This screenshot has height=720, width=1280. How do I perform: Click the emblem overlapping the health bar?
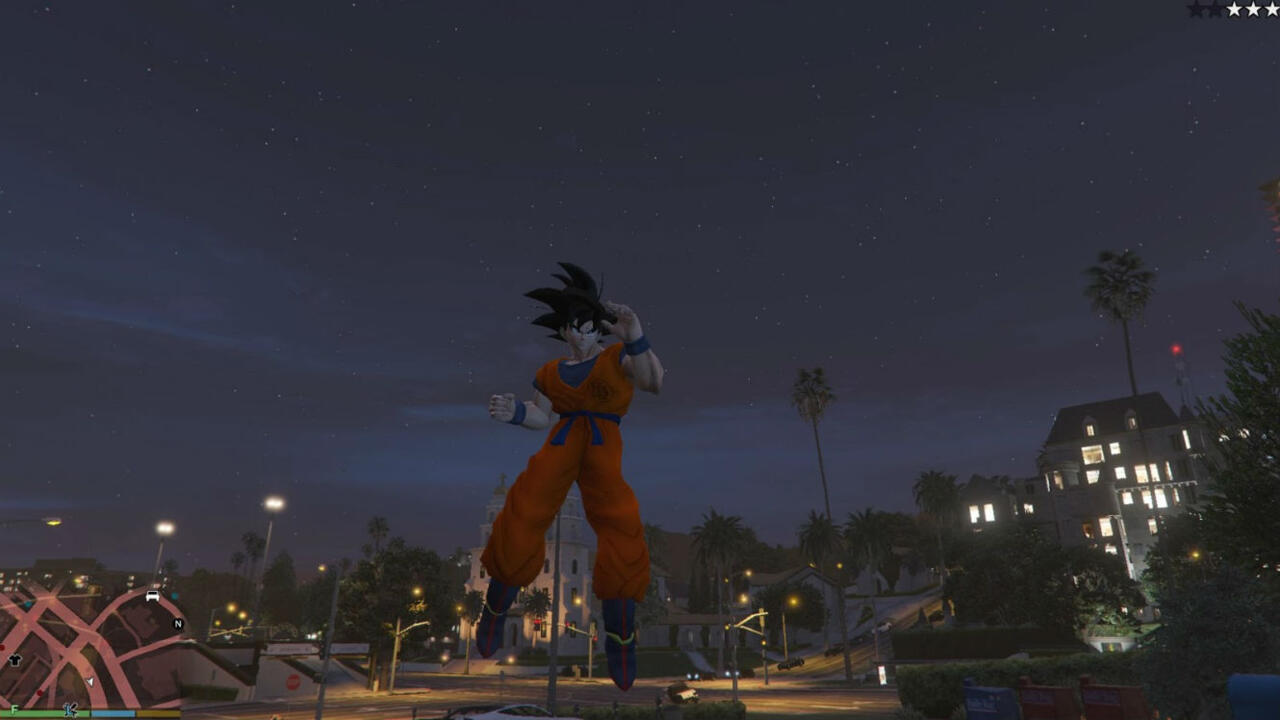coord(70,709)
